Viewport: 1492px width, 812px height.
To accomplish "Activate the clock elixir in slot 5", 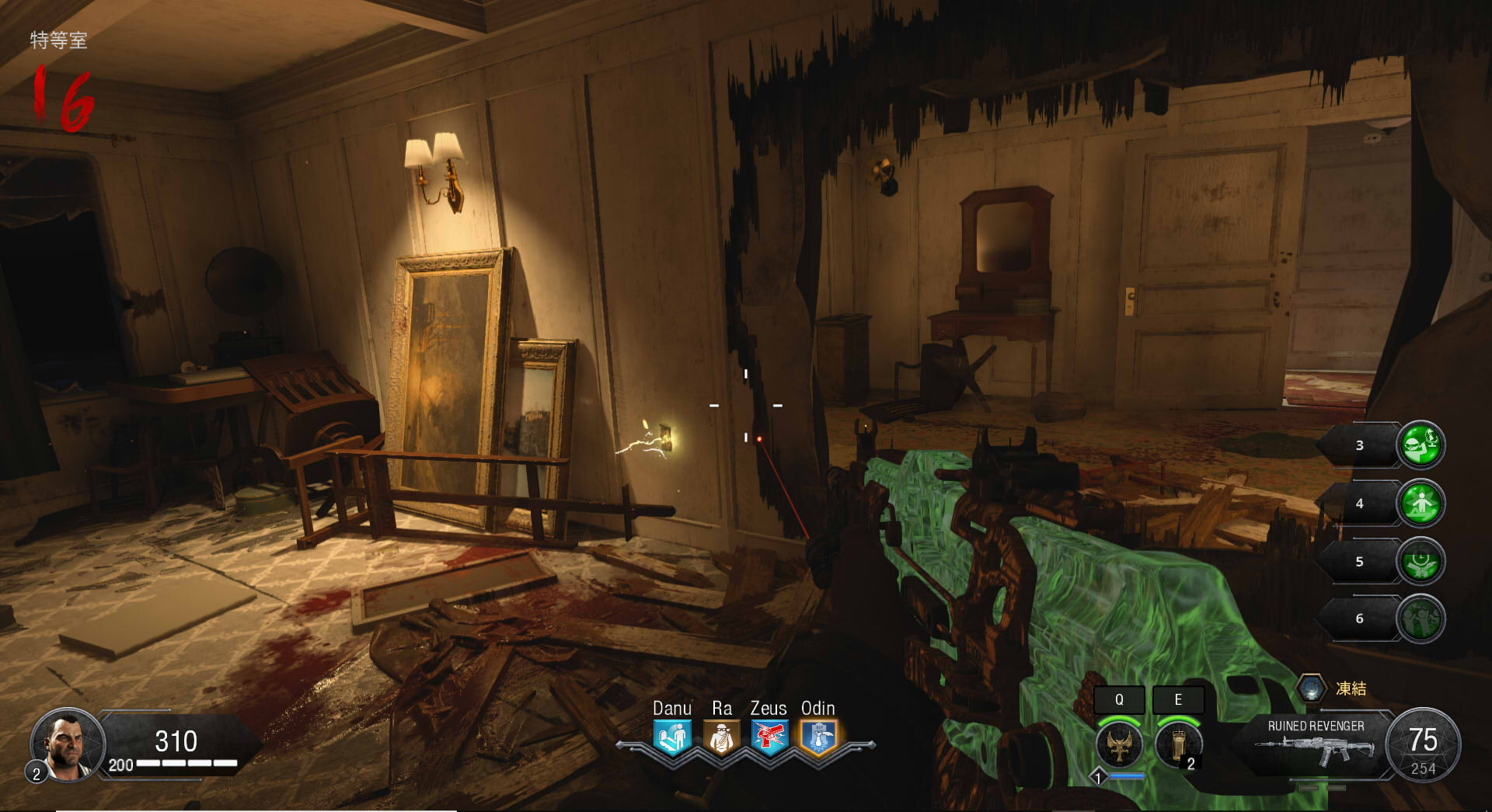I will click(1421, 561).
